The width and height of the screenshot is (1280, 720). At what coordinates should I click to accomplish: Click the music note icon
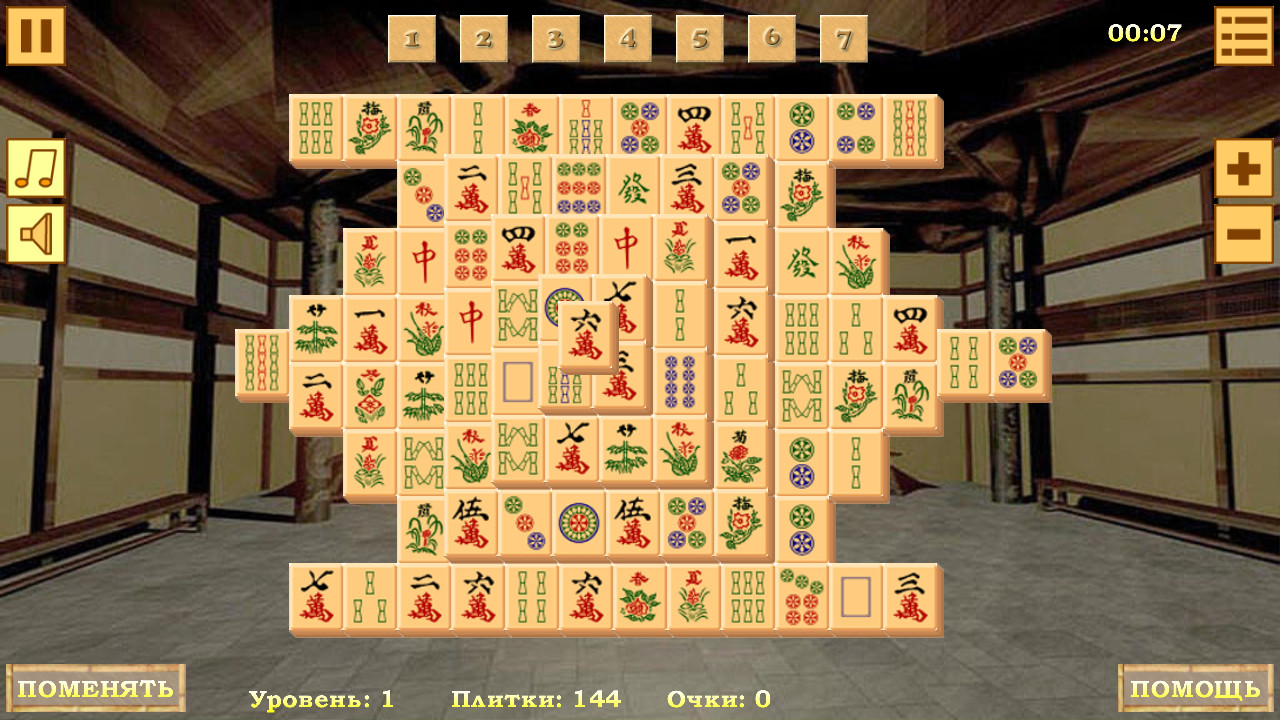37,165
